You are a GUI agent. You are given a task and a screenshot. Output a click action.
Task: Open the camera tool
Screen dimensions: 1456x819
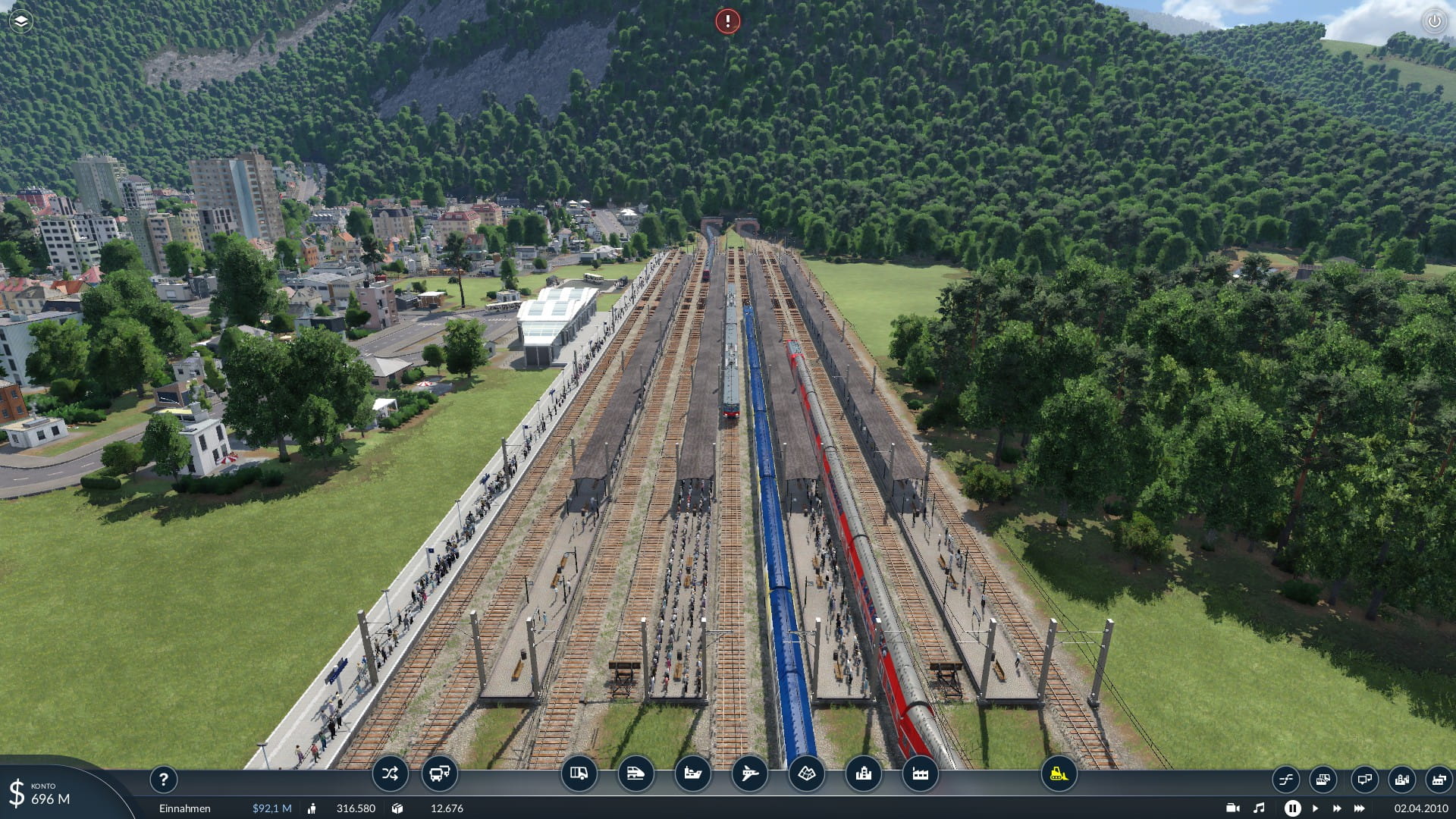(1232, 808)
